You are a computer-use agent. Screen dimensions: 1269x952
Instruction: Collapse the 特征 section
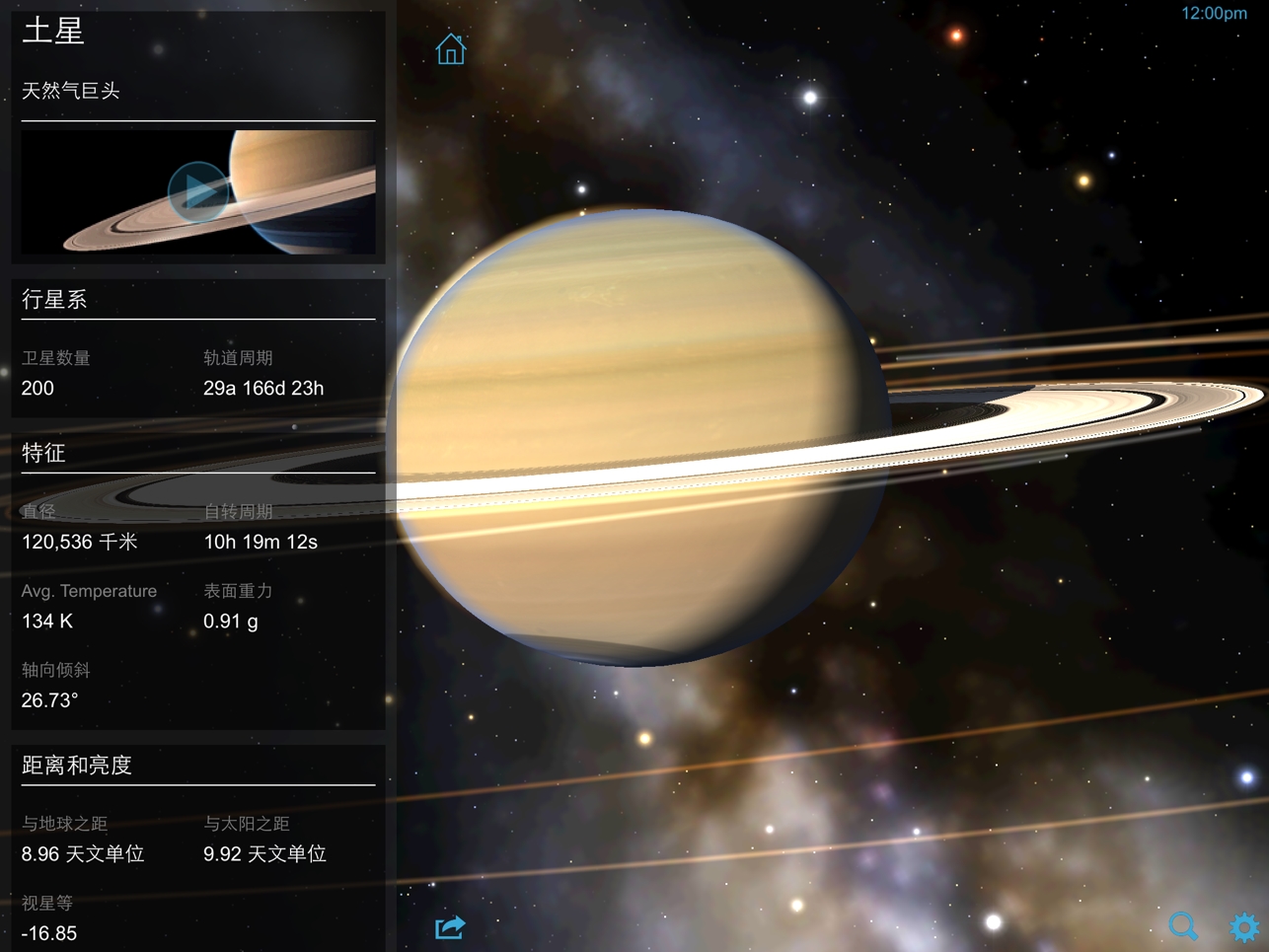click(x=43, y=453)
